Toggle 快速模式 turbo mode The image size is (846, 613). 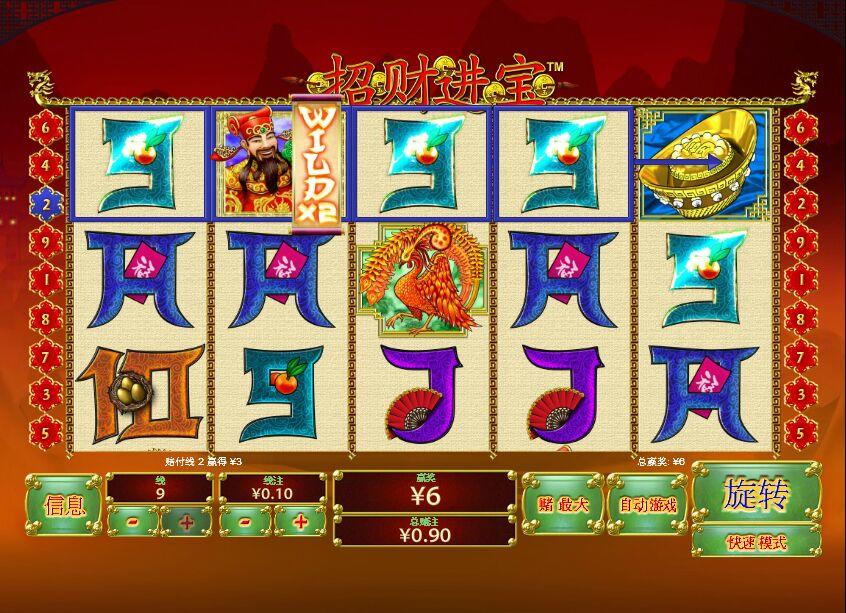(x=756, y=543)
